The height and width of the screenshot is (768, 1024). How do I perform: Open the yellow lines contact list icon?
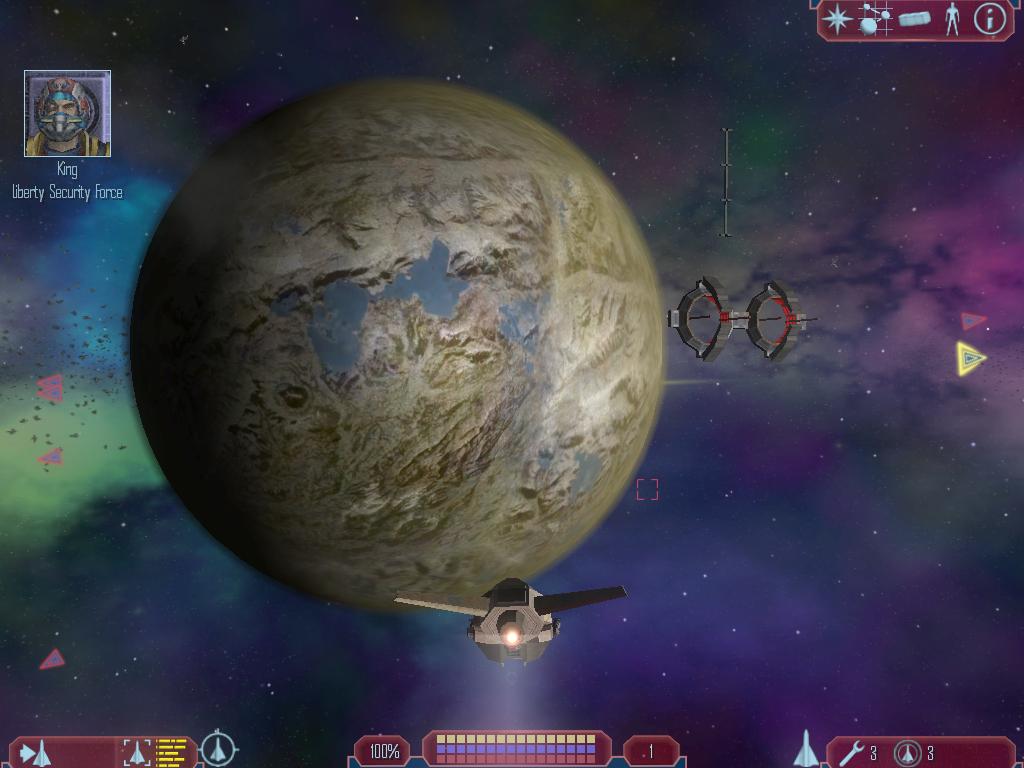coord(172,752)
